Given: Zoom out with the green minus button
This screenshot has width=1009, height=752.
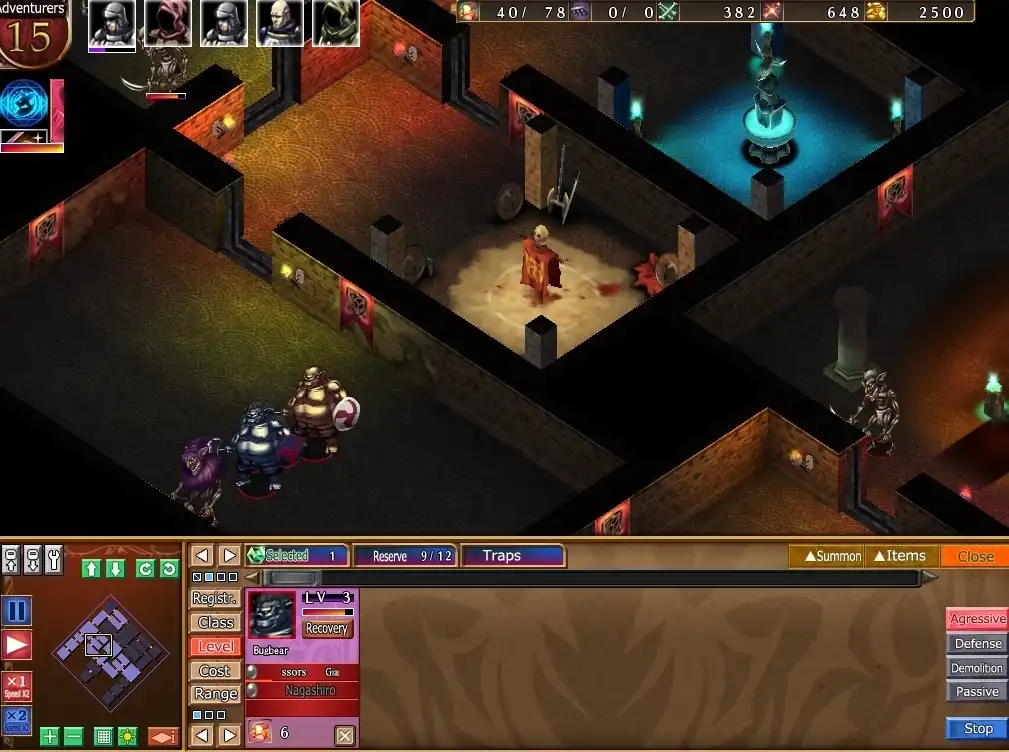Looking at the screenshot, I should pyautogui.click(x=74, y=737).
